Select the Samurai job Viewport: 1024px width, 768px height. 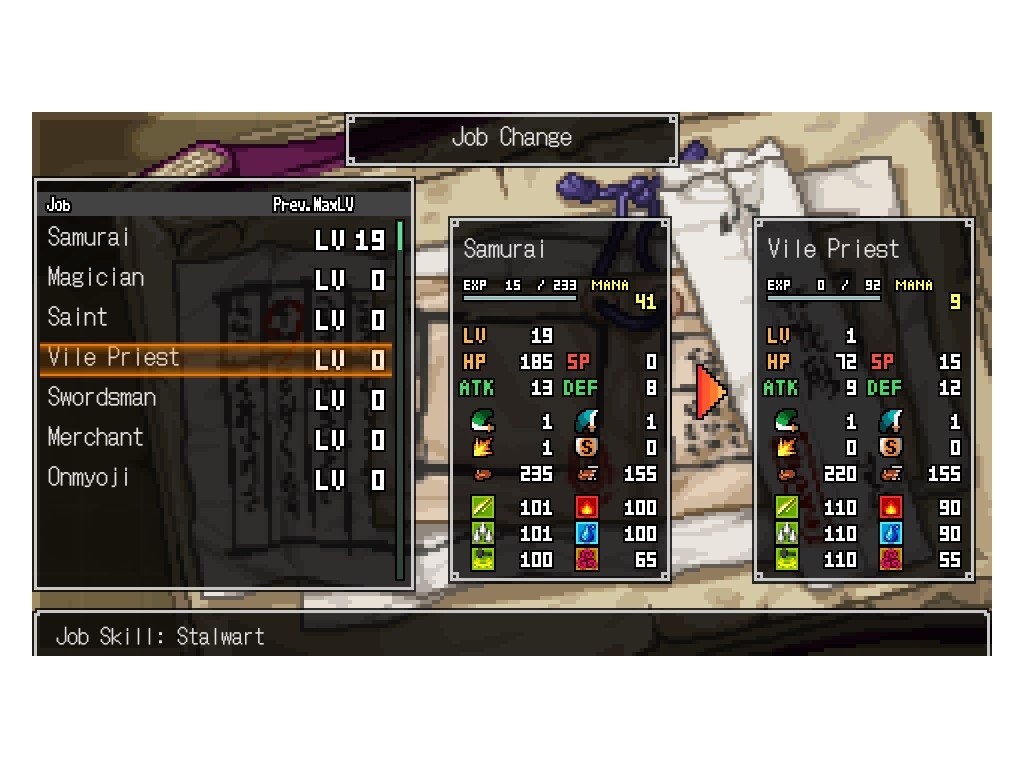(x=215, y=239)
